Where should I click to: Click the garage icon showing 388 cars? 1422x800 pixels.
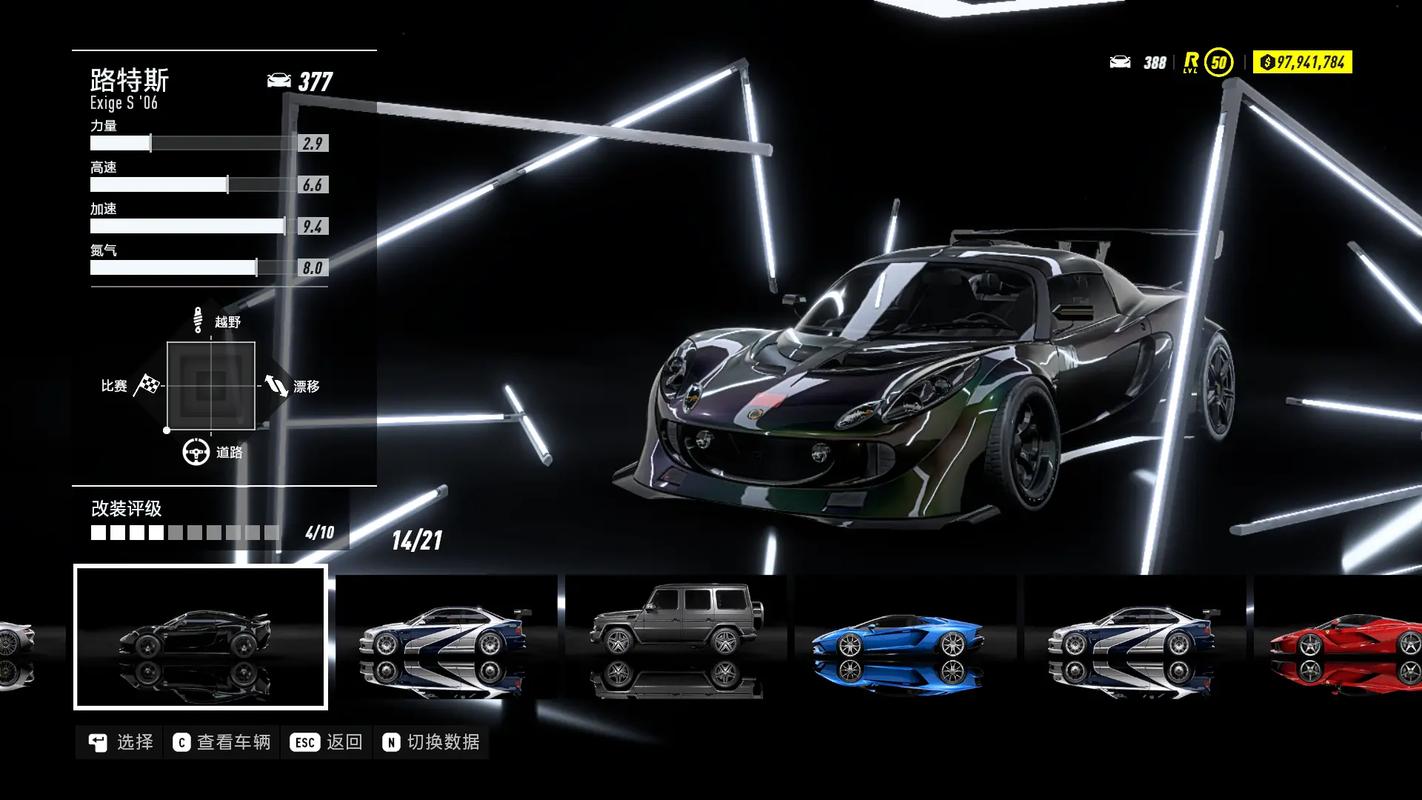1120,62
